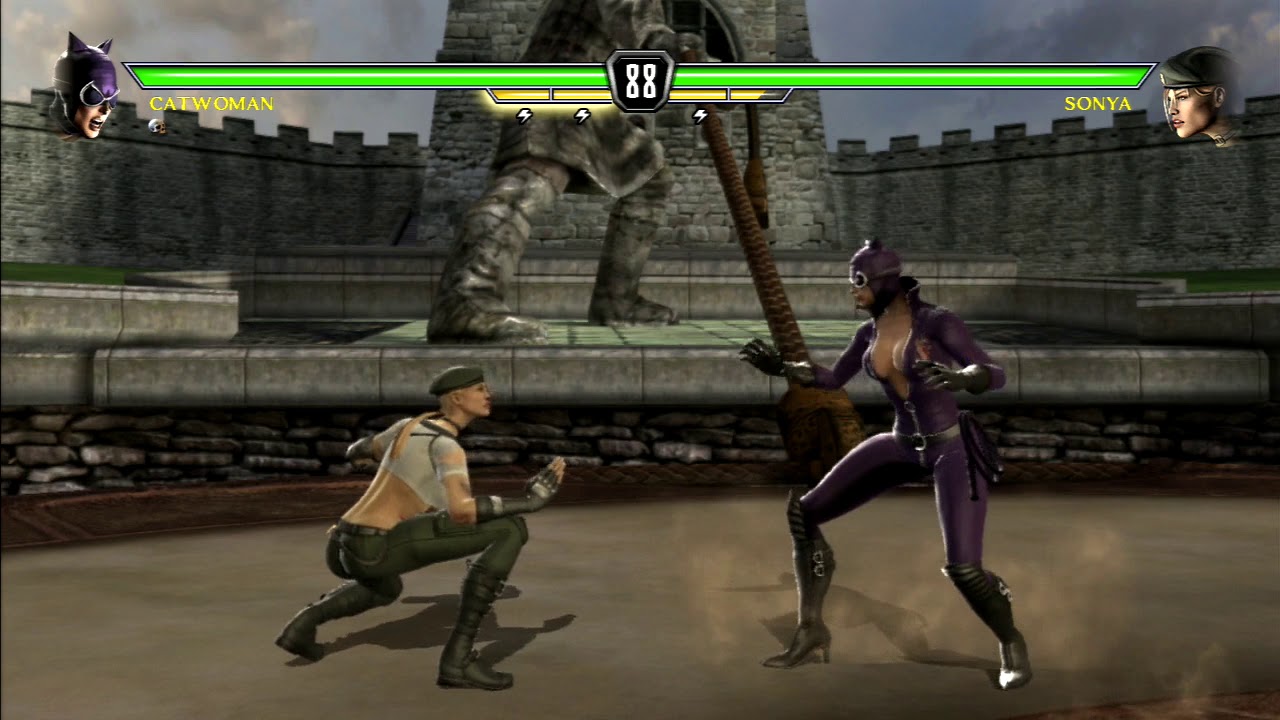Click the second lightning bolt icon on the left meter
The image size is (1280, 720).
583,116
